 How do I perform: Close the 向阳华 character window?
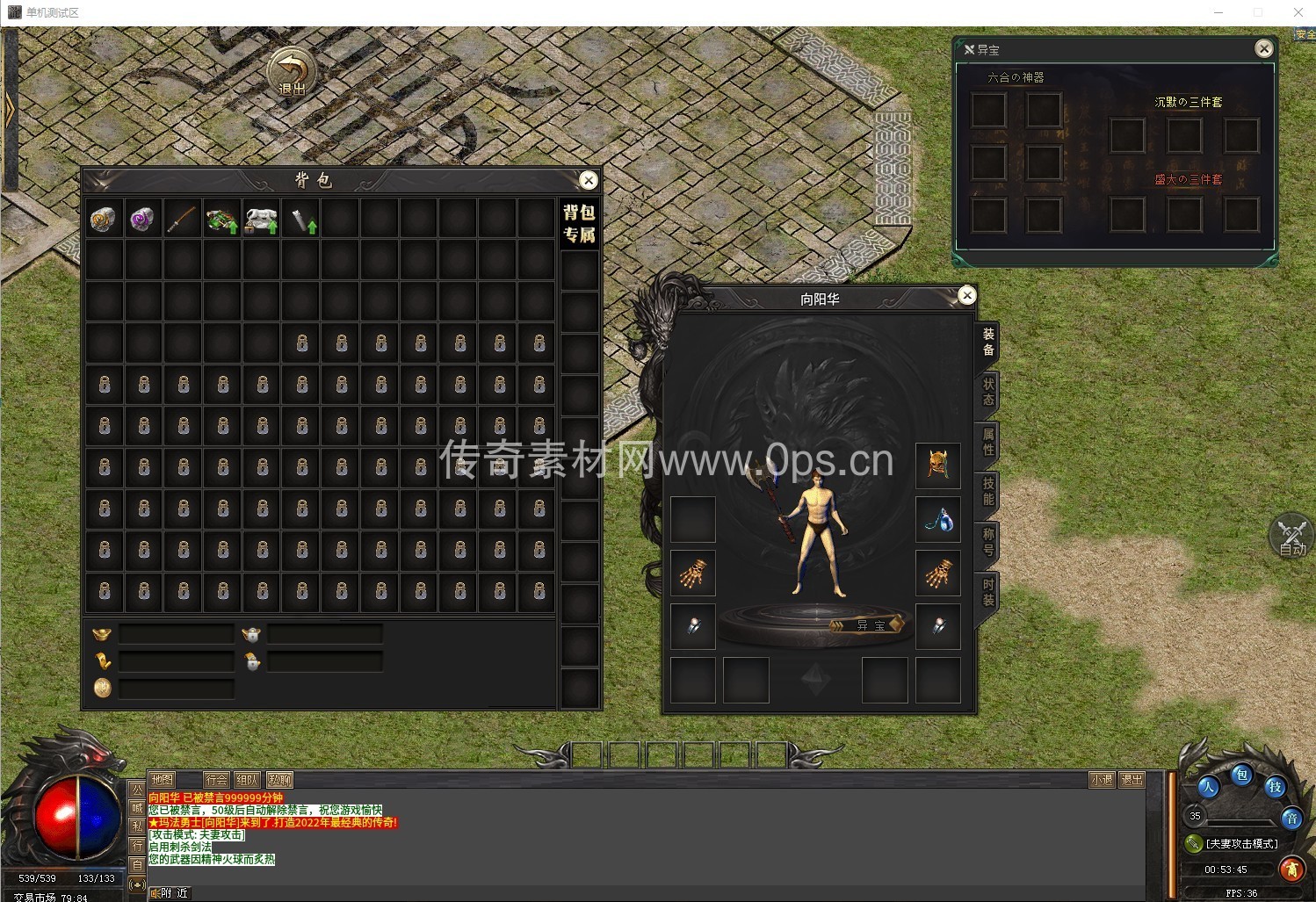click(966, 295)
